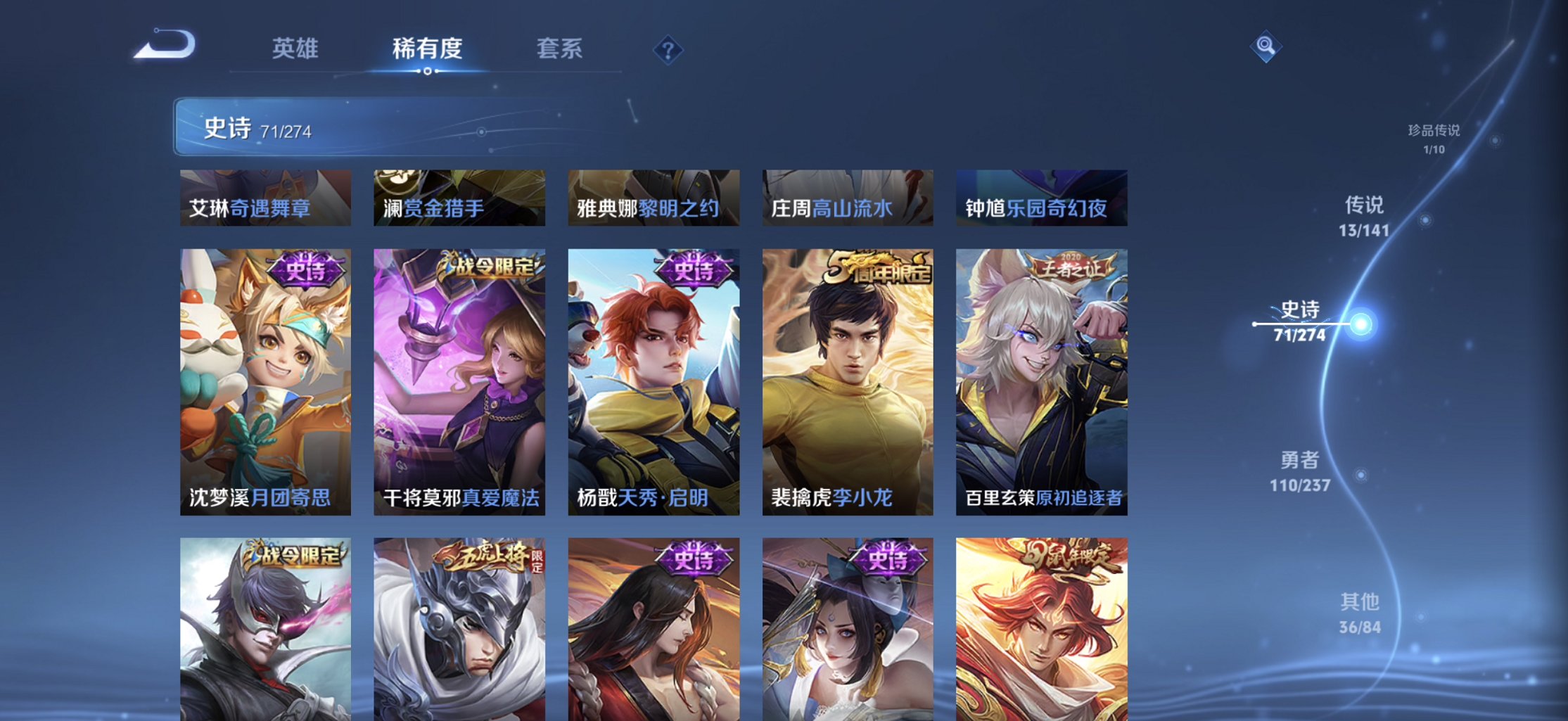Click the 艾琳奇遇舞章 skin entry
Viewport: 1568px width, 721px height.
click(265, 198)
